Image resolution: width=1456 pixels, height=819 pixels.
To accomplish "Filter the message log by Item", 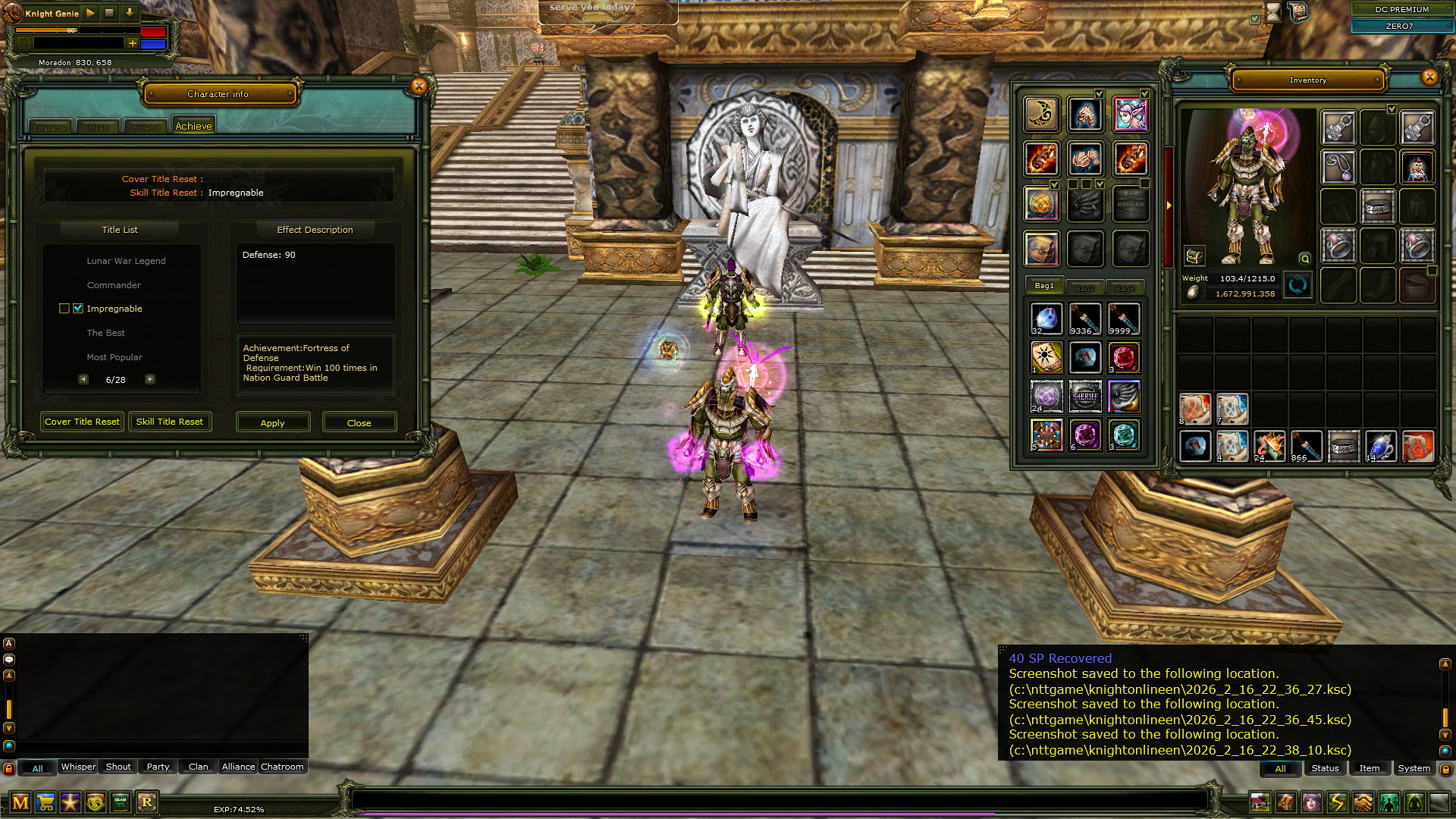I will click(x=1370, y=768).
